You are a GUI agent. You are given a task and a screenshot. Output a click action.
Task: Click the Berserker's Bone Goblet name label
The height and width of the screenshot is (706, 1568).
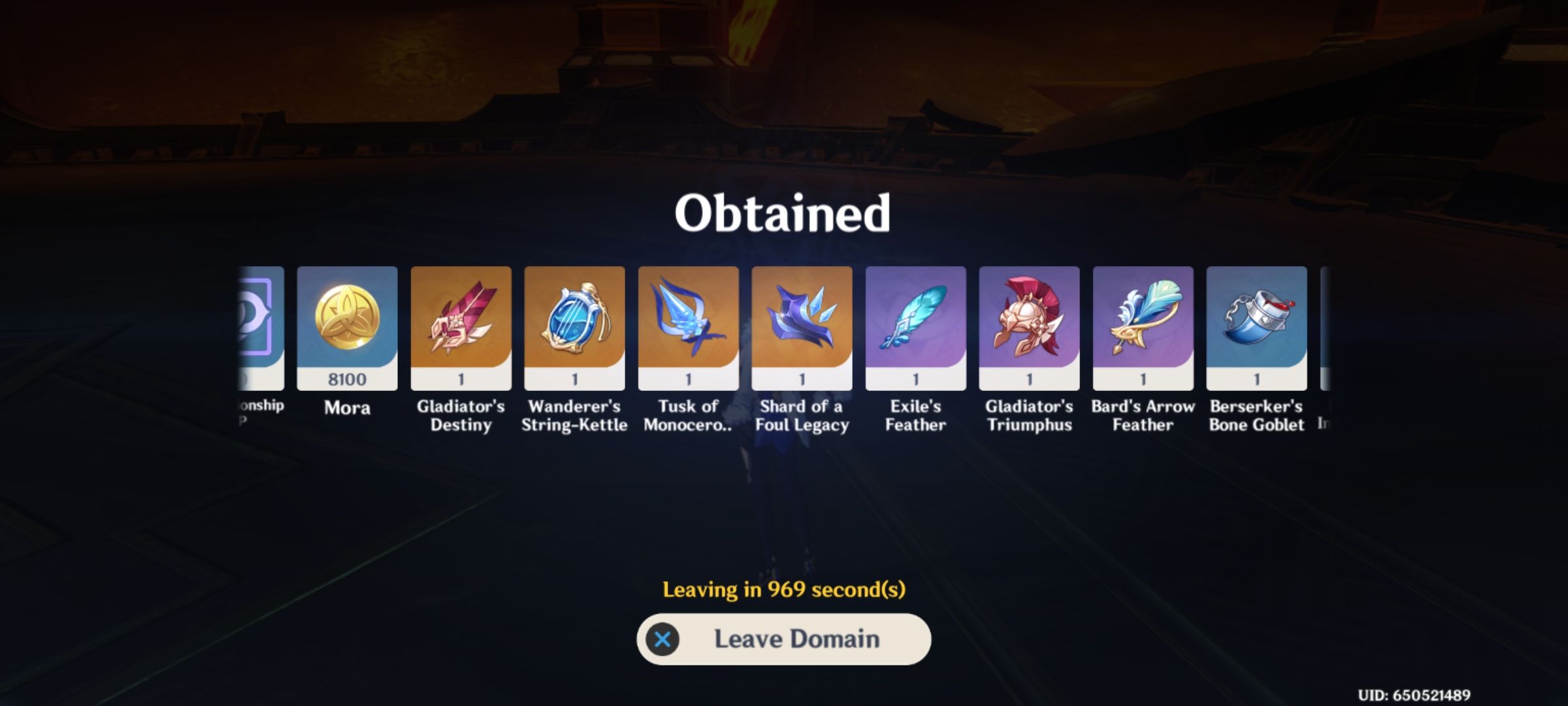(1256, 415)
